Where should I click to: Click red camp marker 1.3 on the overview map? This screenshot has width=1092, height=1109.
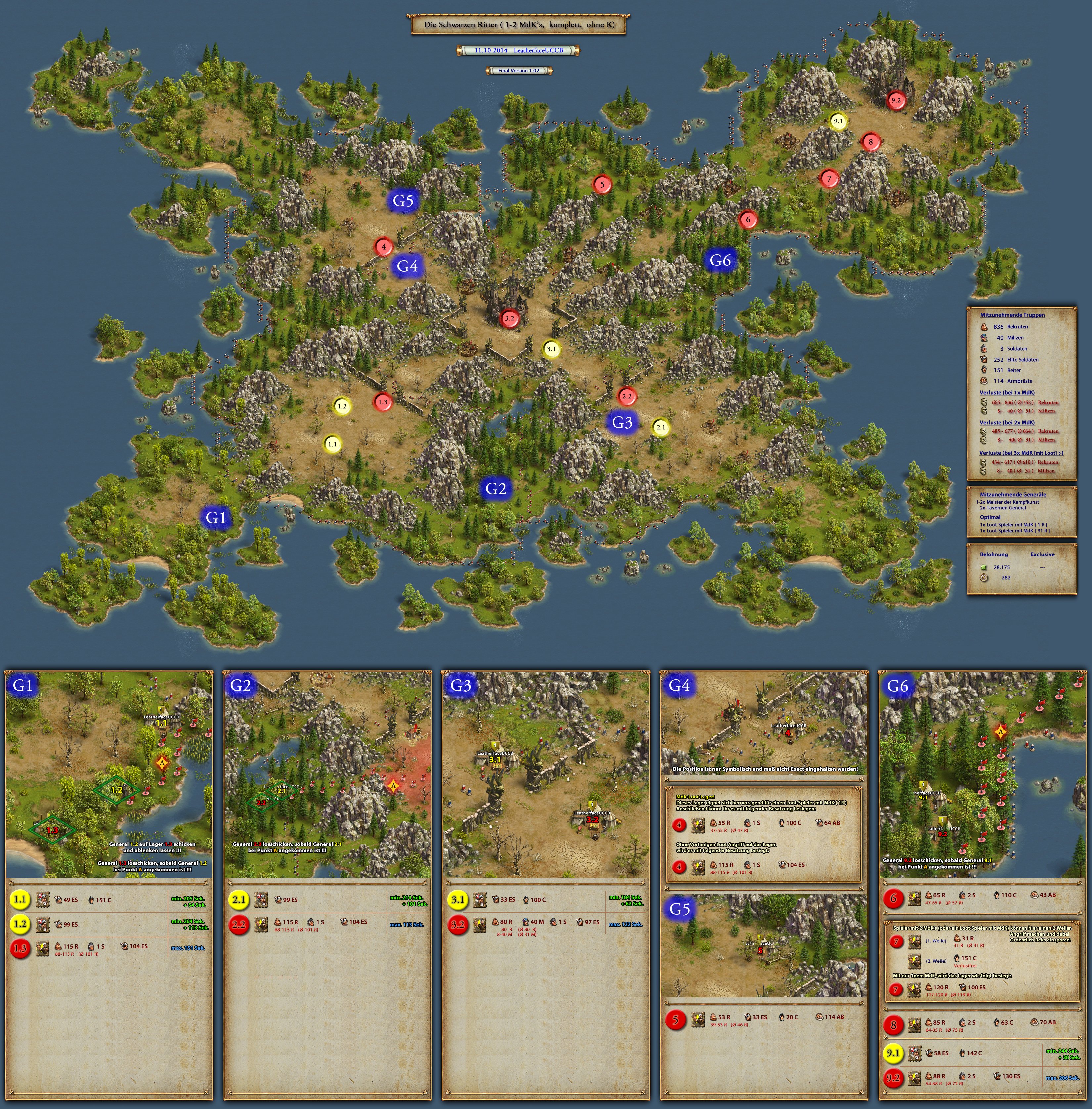pos(383,402)
